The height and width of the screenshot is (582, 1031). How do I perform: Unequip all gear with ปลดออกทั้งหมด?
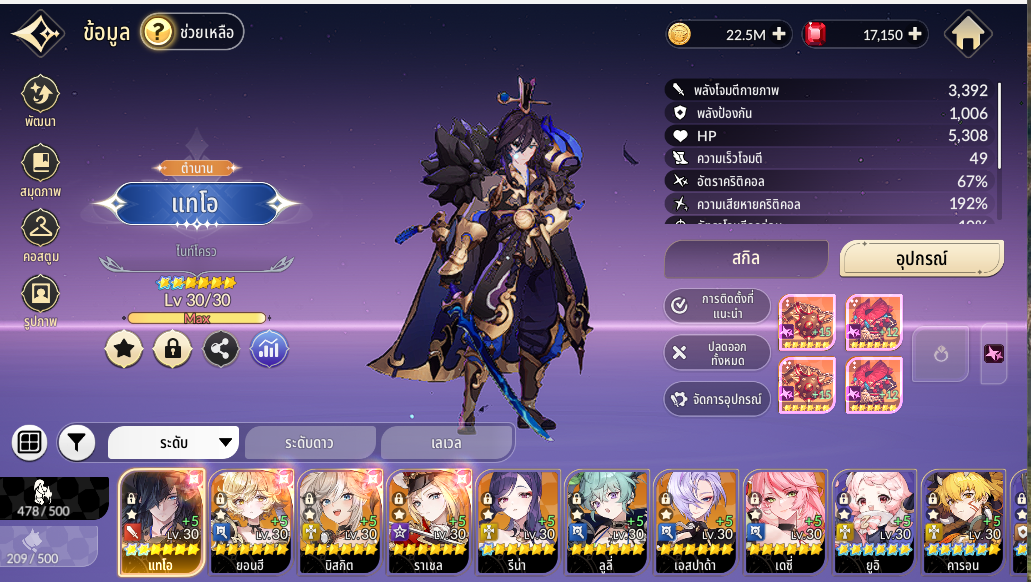point(718,352)
